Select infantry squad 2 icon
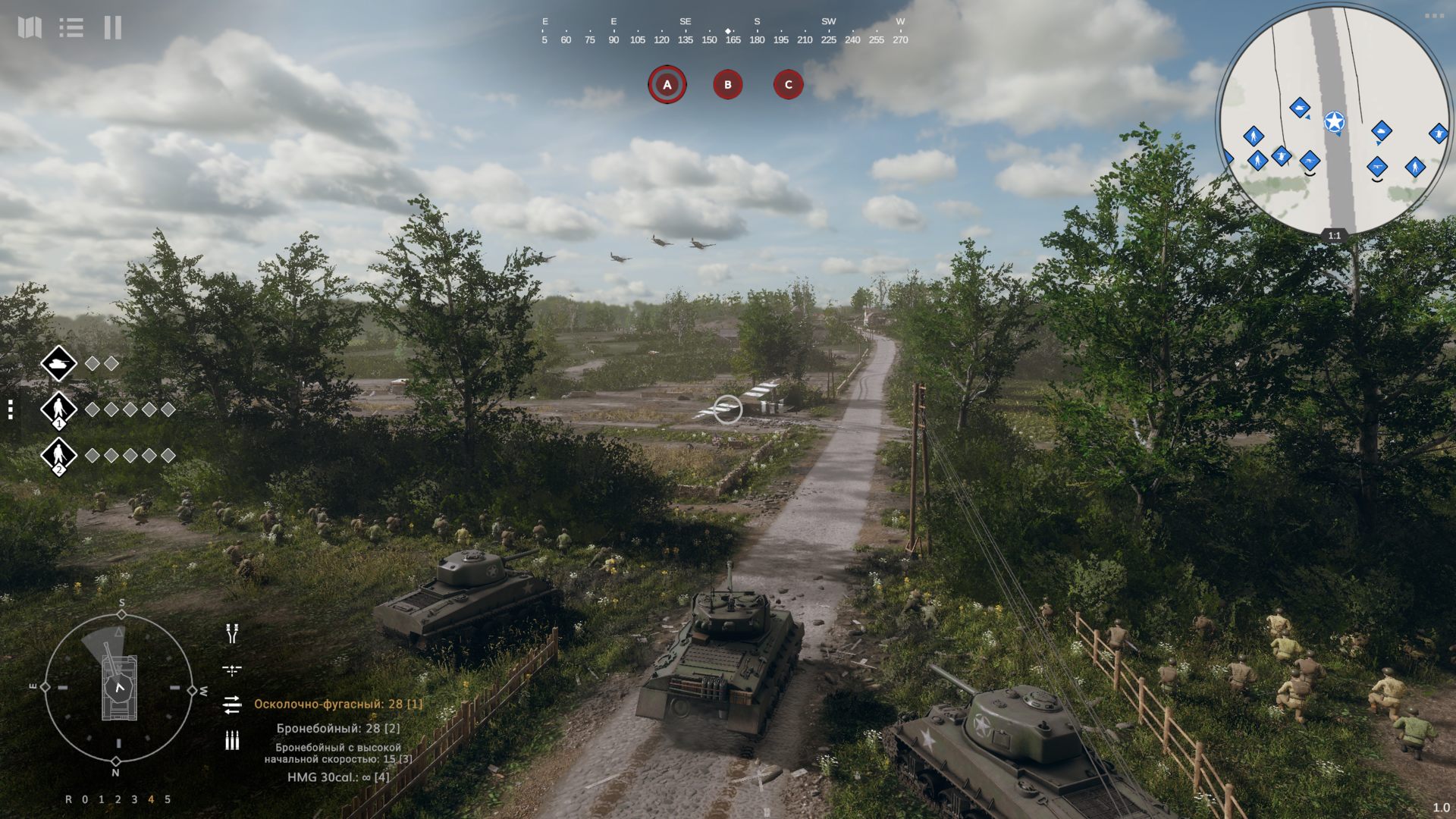 tap(58, 456)
